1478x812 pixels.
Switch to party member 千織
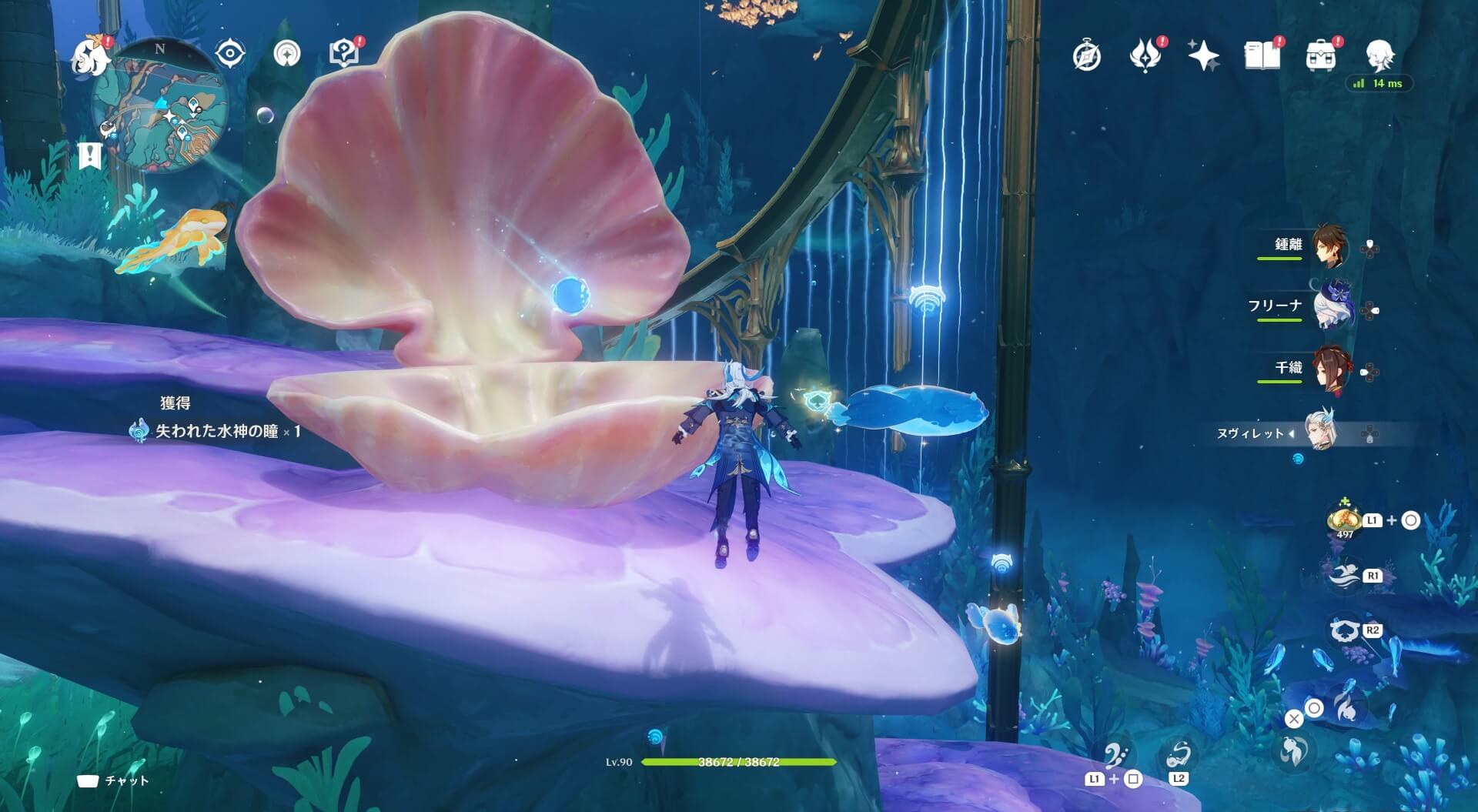click(1331, 369)
